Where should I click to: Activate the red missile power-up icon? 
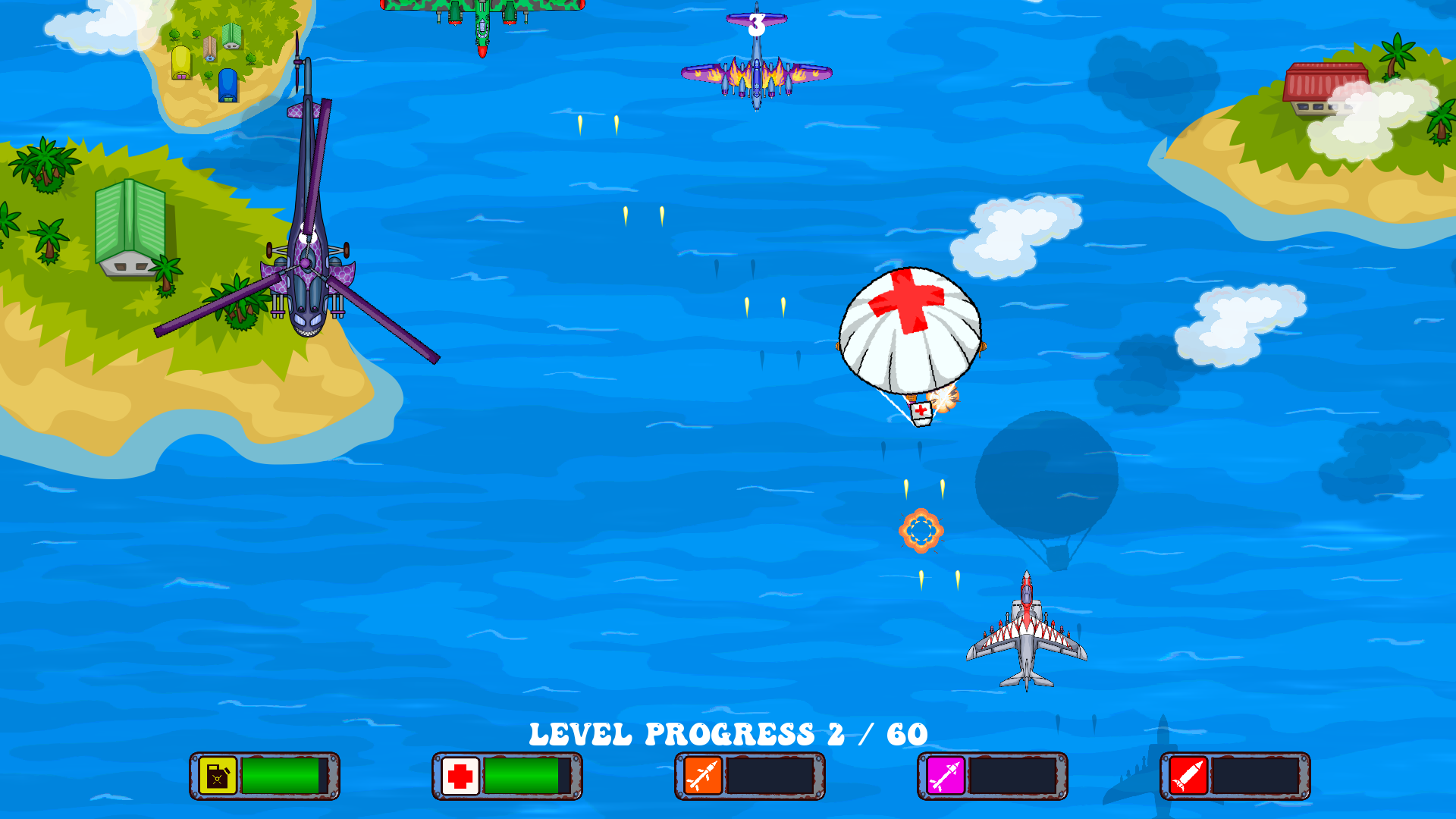pyautogui.click(x=1187, y=775)
